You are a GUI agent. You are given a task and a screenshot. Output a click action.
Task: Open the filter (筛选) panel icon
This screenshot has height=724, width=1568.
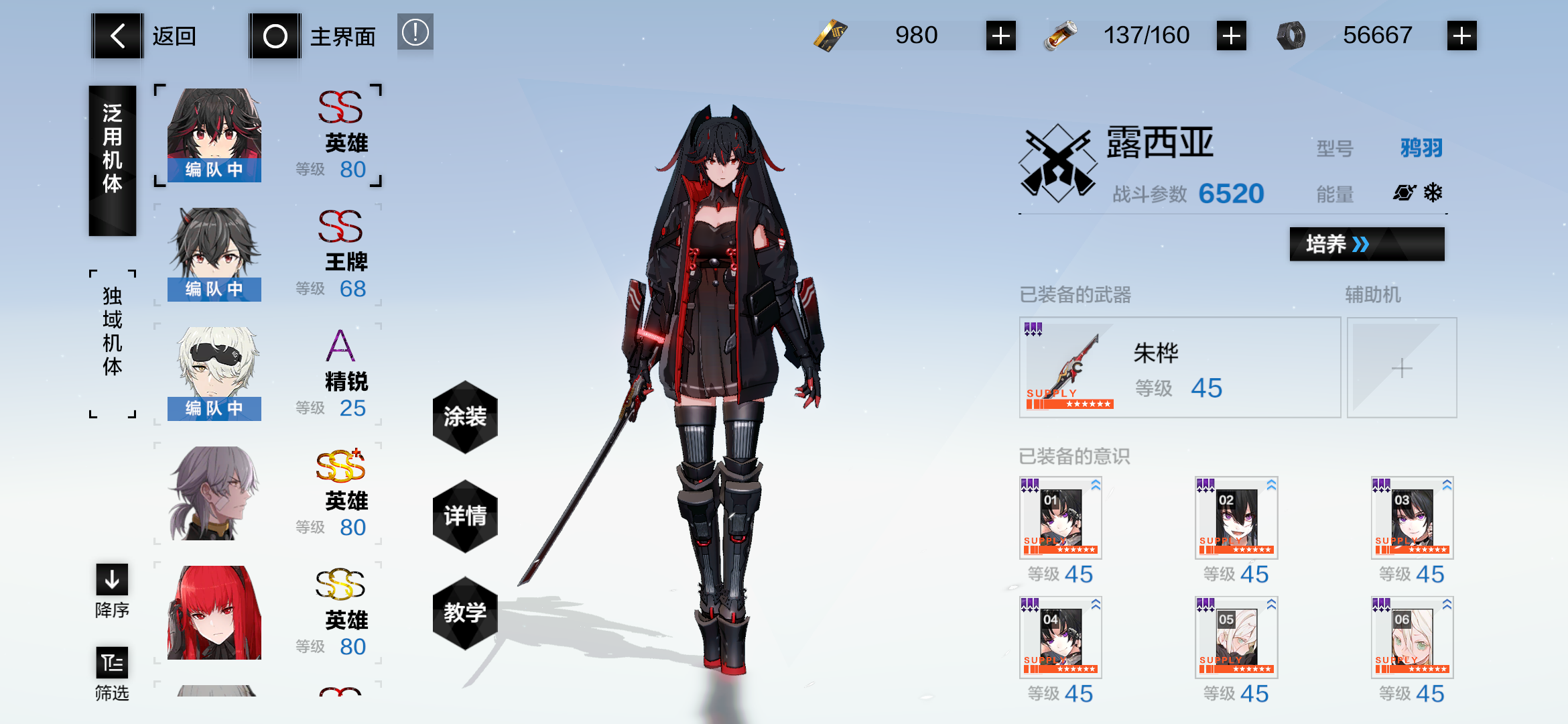point(111,664)
